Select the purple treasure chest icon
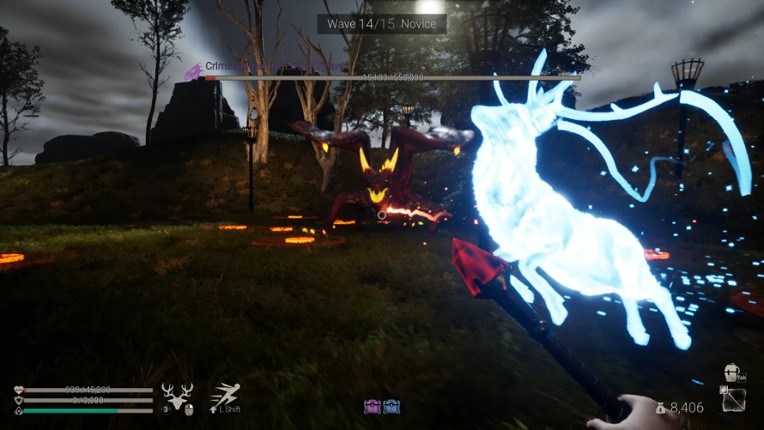Image resolution: width=764 pixels, height=430 pixels. (x=372, y=407)
